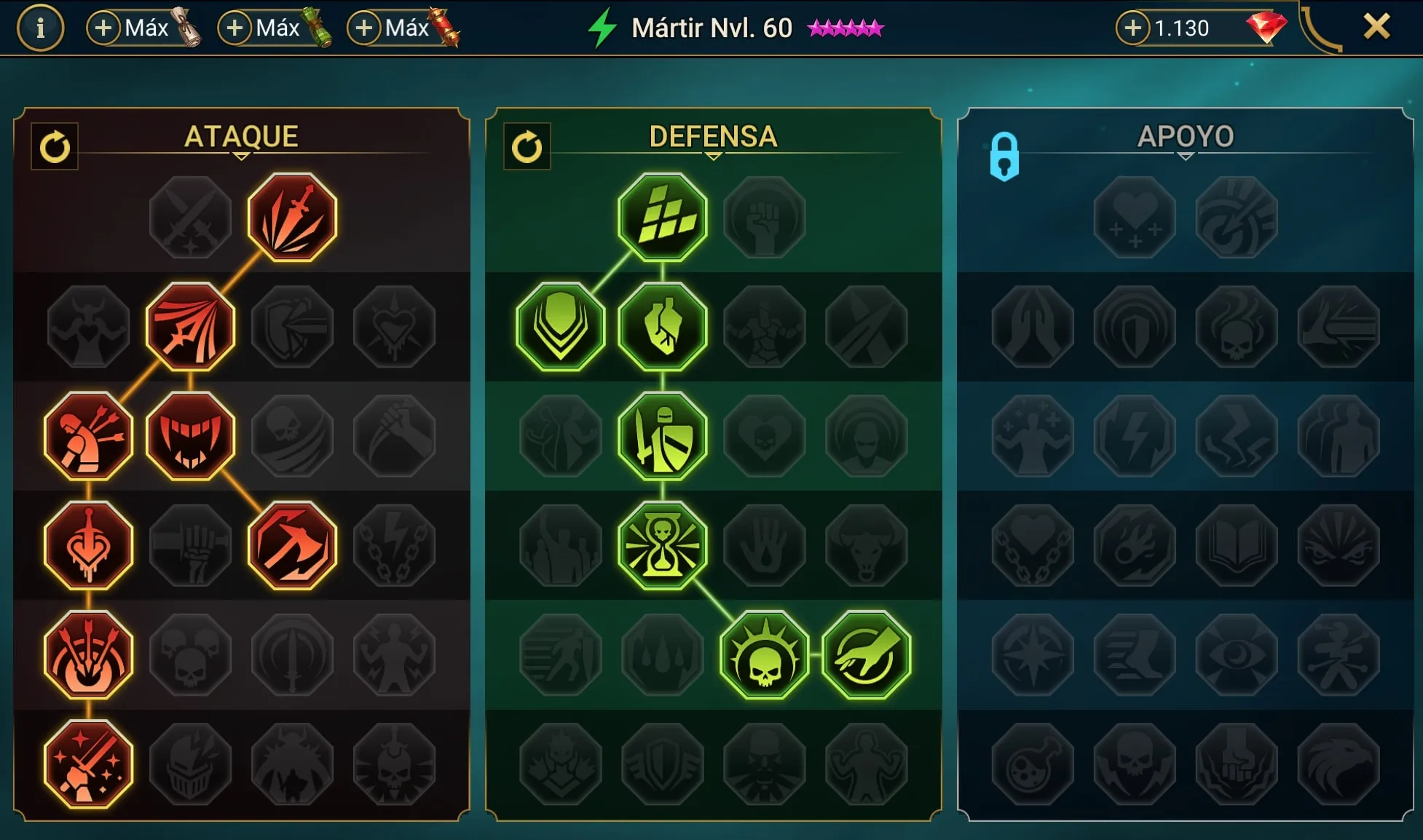Select the green tiled blocks mastery
Image resolution: width=1423 pixels, height=840 pixels.
662,217
